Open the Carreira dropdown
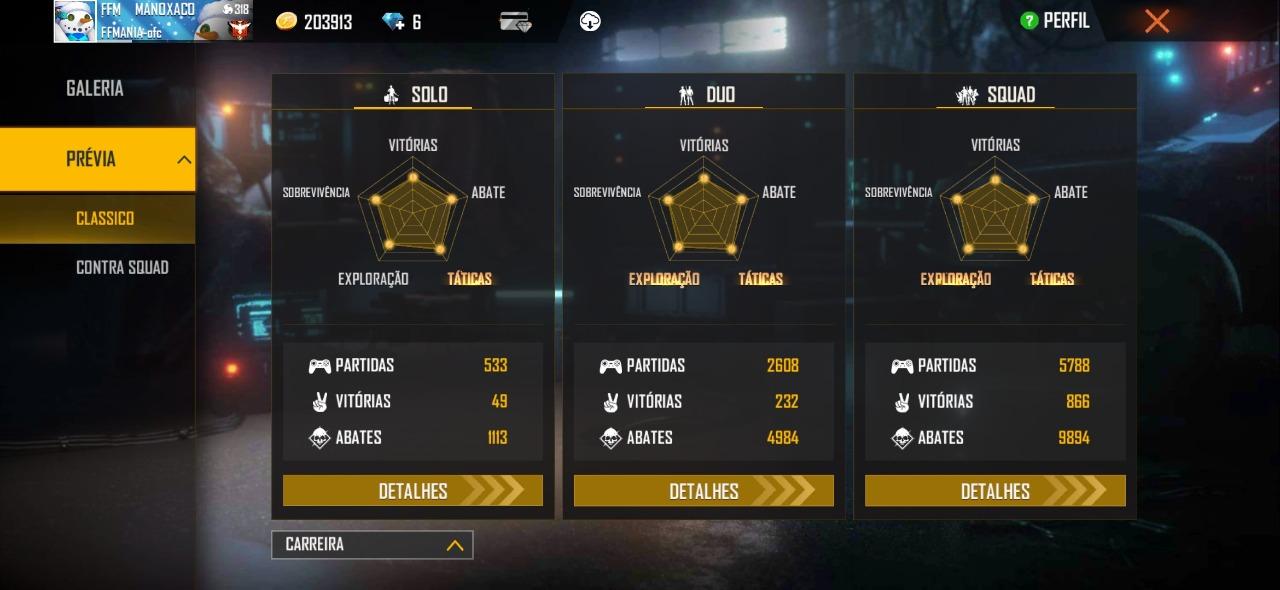 point(372,545)
